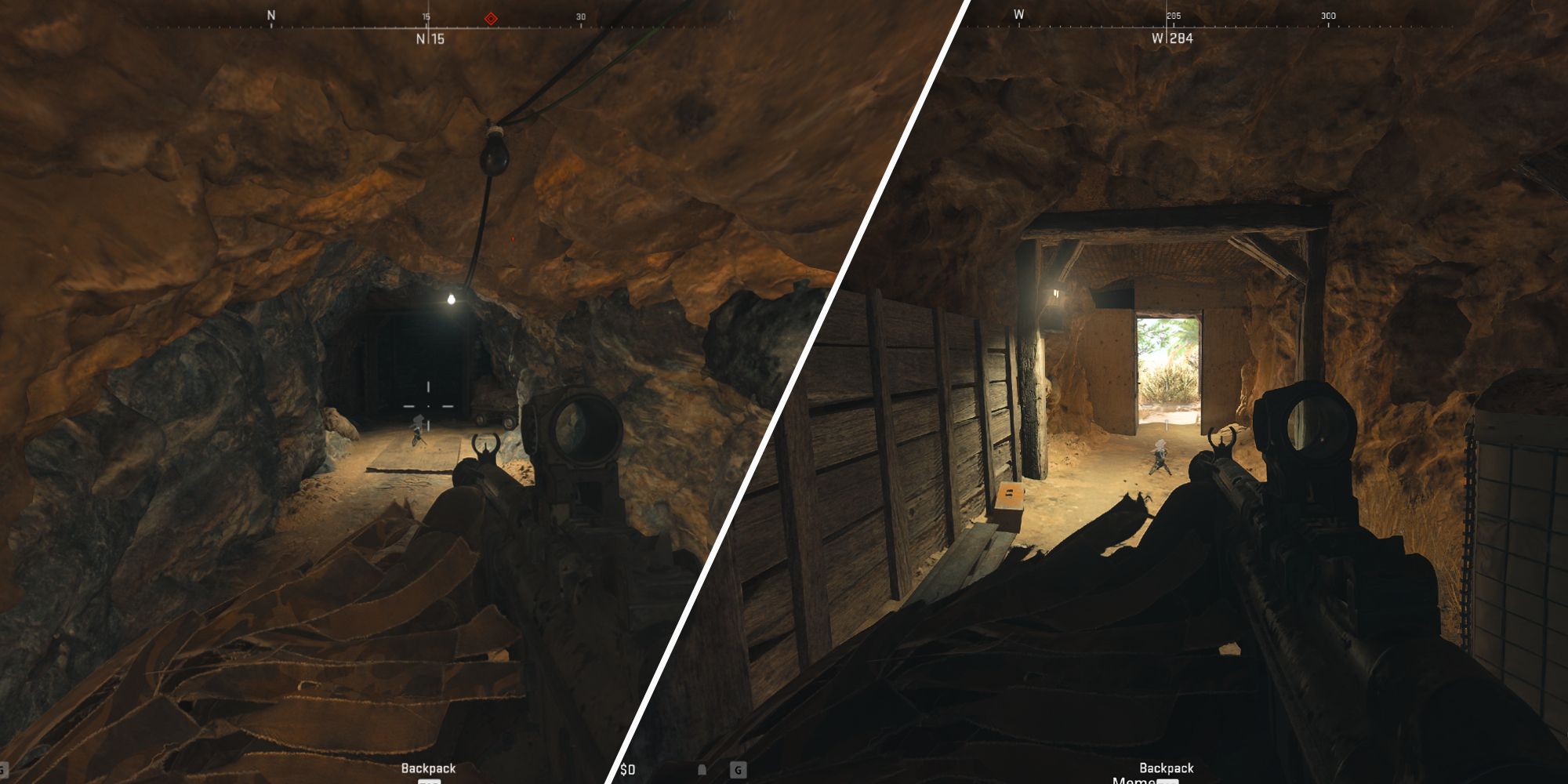1568x784 pixels.
Task: Select the G lethal equipment keybind icon
Action: [x=739, y=770]
